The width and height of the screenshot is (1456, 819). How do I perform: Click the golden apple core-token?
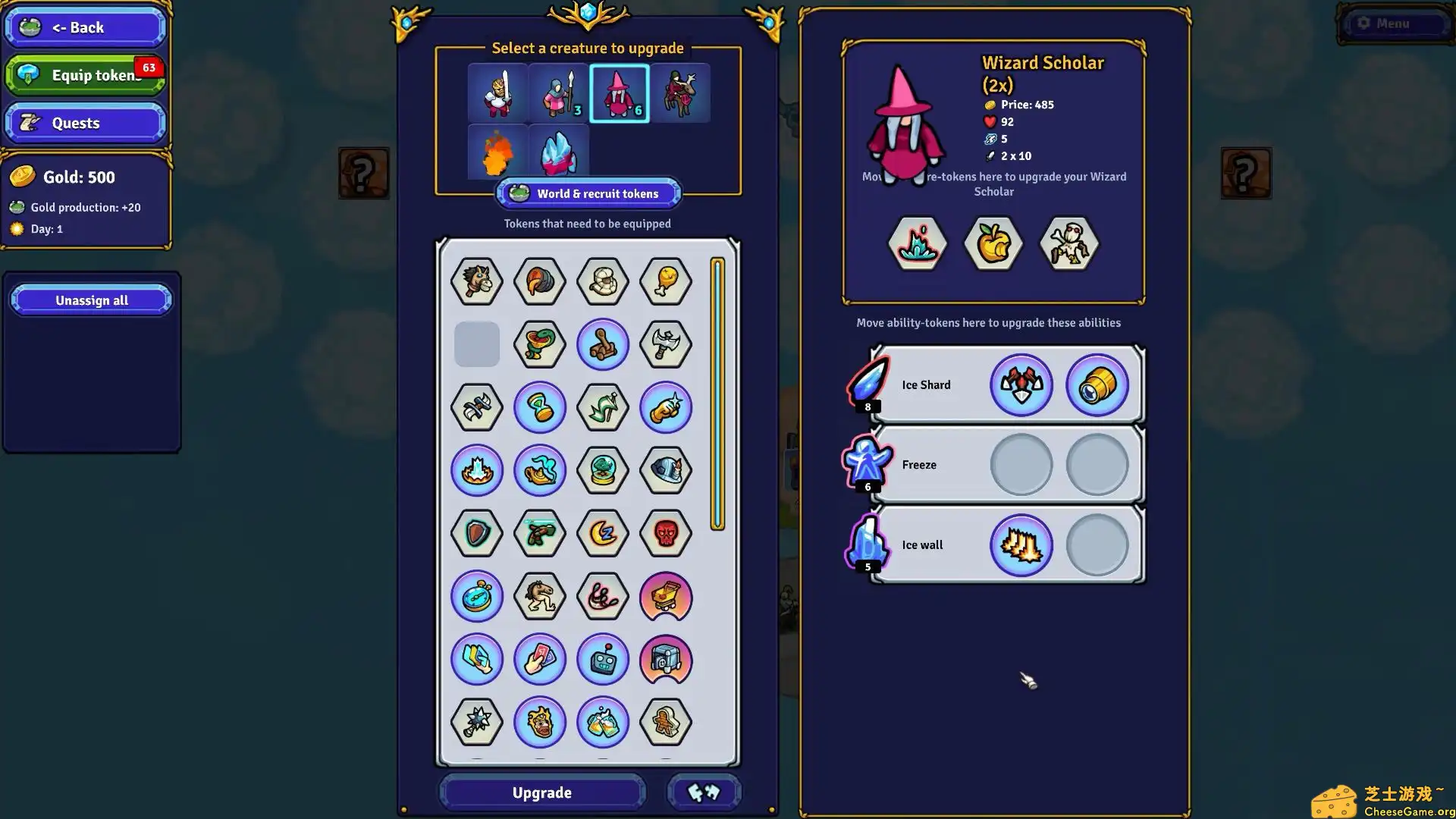[993, 243]
